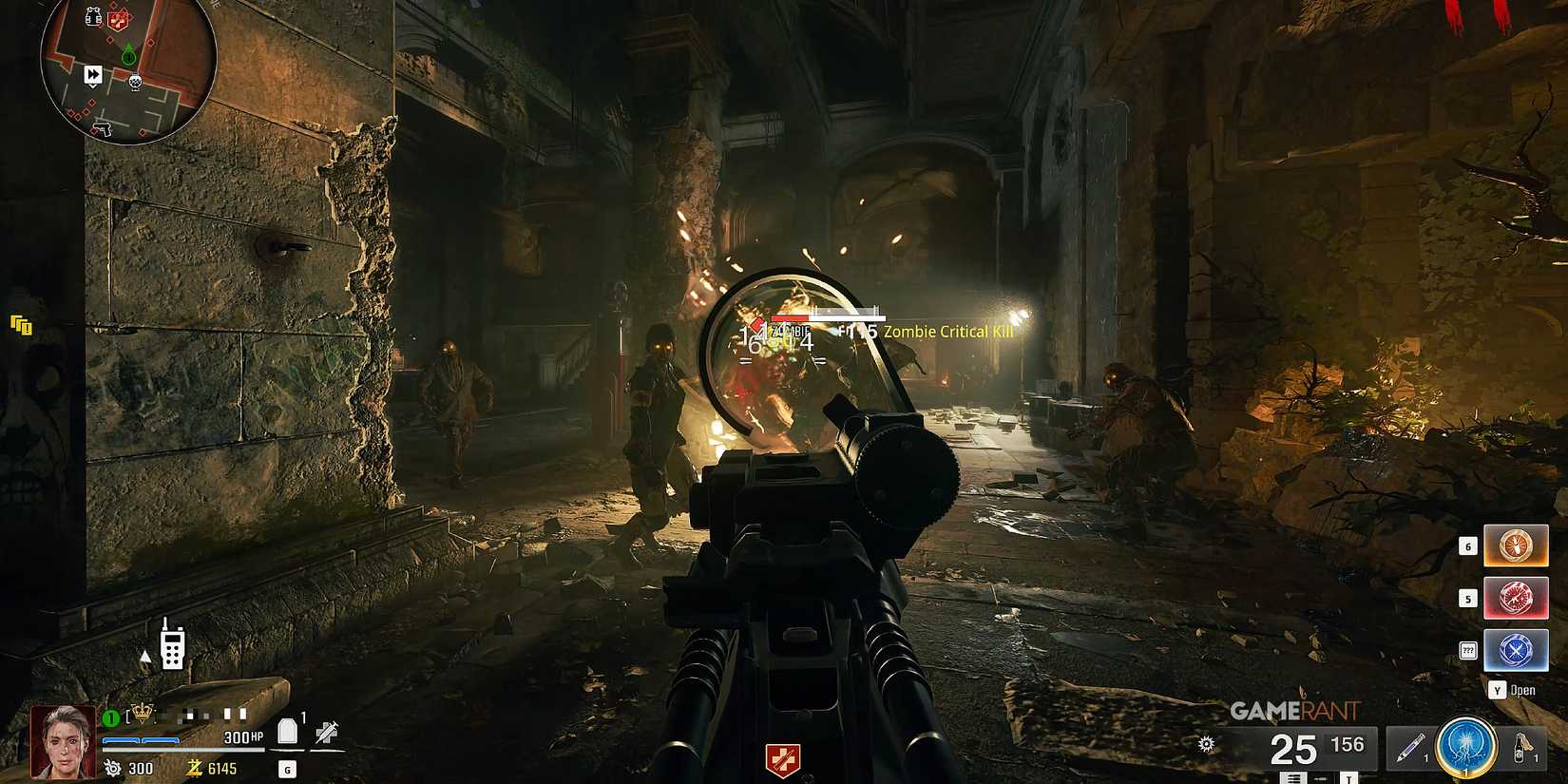Click the armor plate icon beside 300HP

287,731
